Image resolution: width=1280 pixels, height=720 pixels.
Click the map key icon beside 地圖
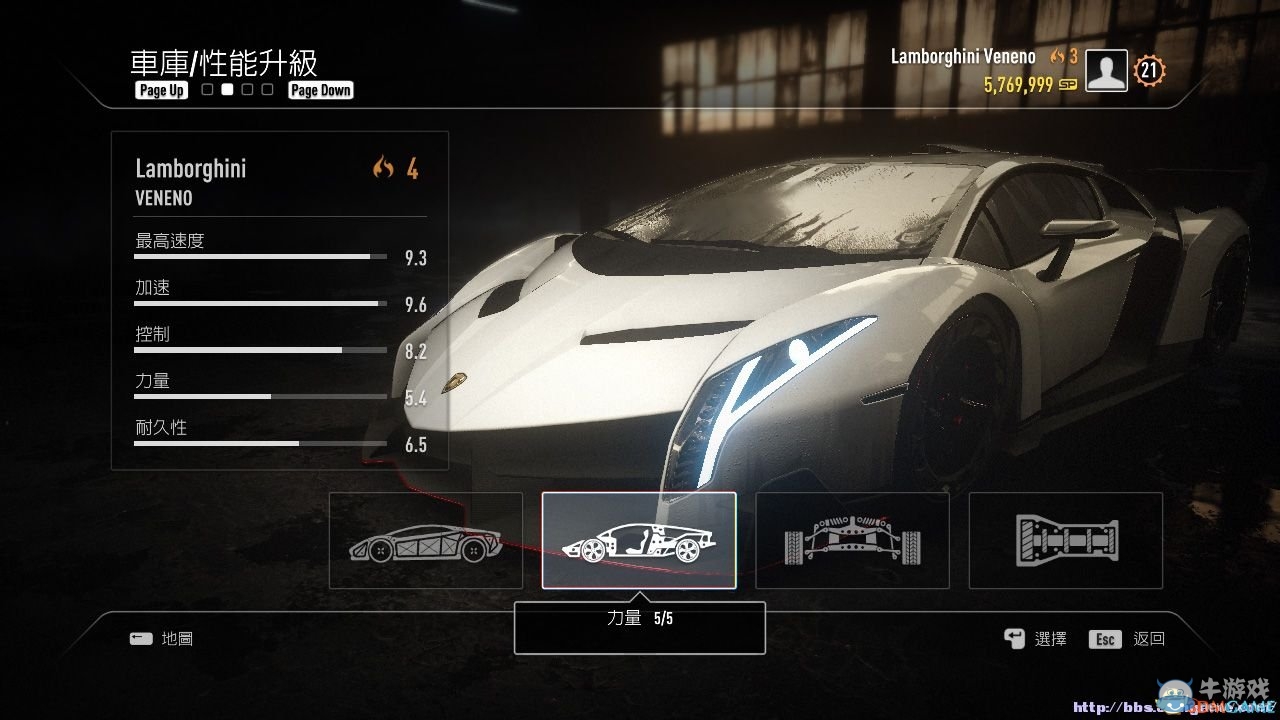pyautogui.click(x=141, y=638)
